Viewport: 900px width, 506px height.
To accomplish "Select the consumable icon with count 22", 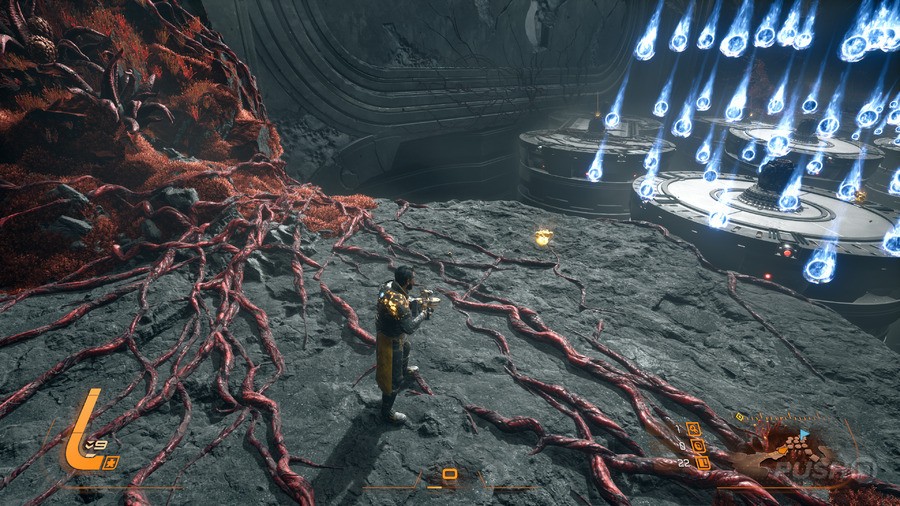I will [702, 463].
